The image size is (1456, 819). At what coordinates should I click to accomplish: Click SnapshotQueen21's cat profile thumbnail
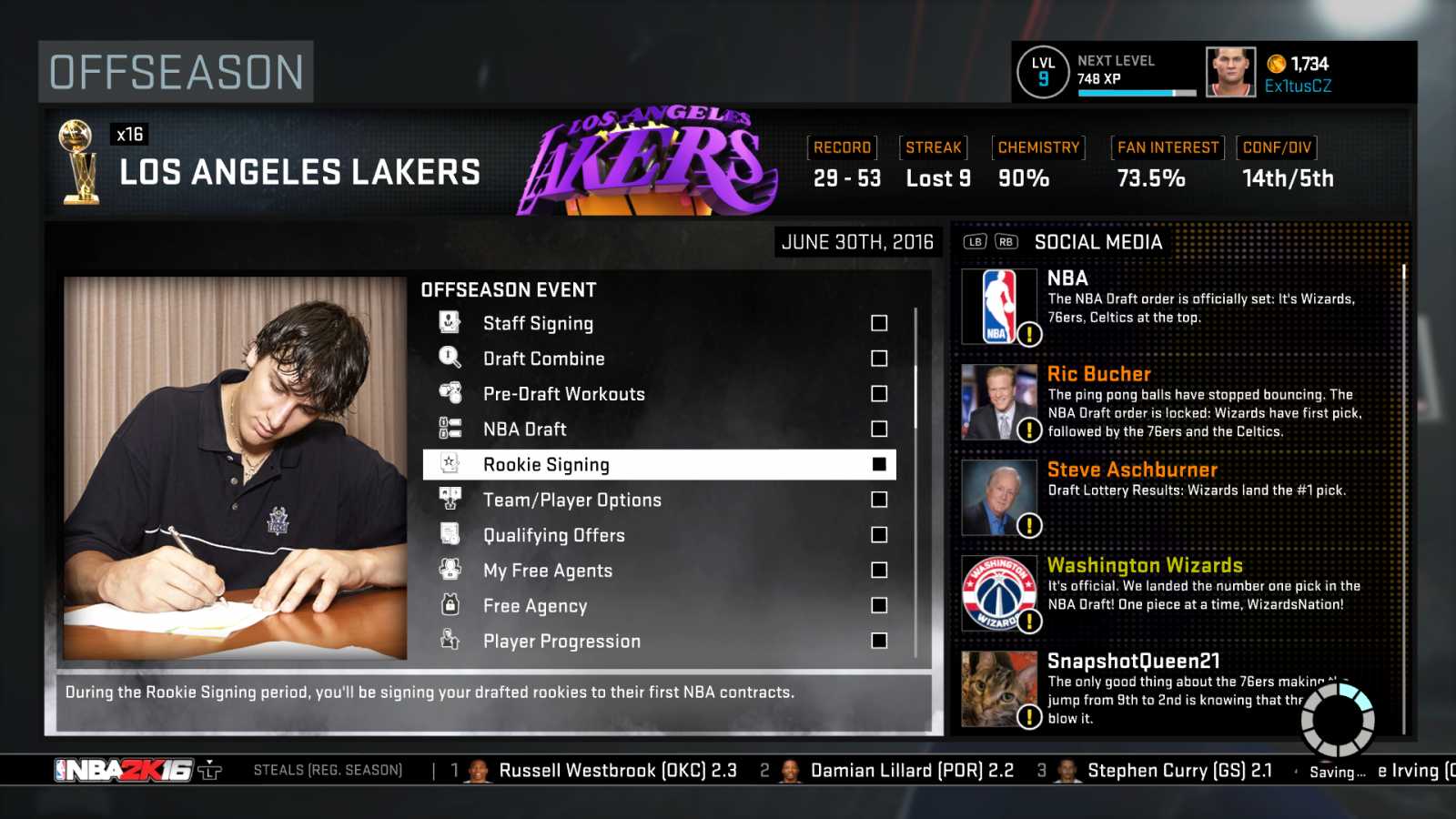(998, 689)
